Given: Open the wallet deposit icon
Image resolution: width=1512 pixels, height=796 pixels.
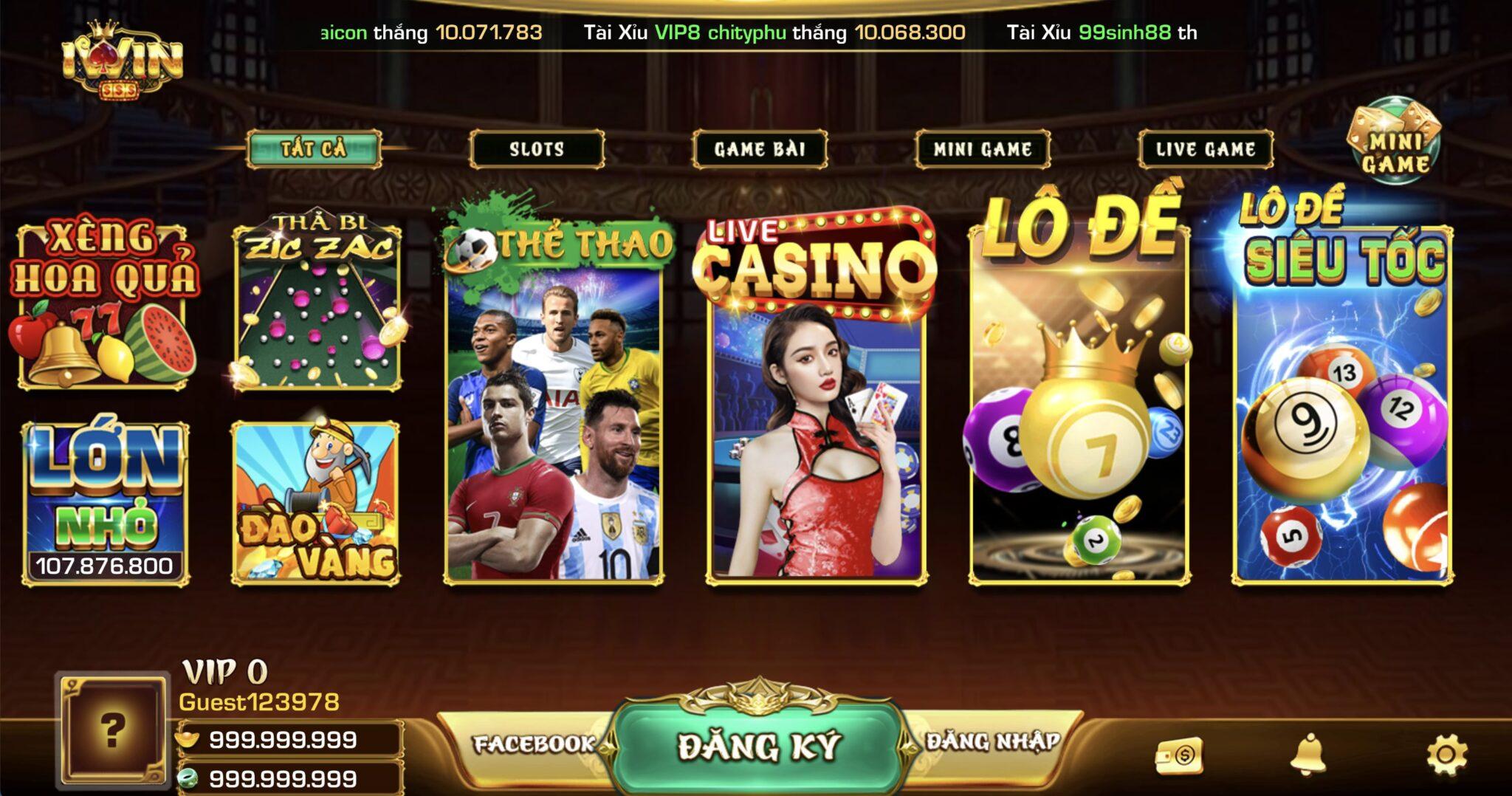Looking at the screenshot, I should pos(1179,755).
